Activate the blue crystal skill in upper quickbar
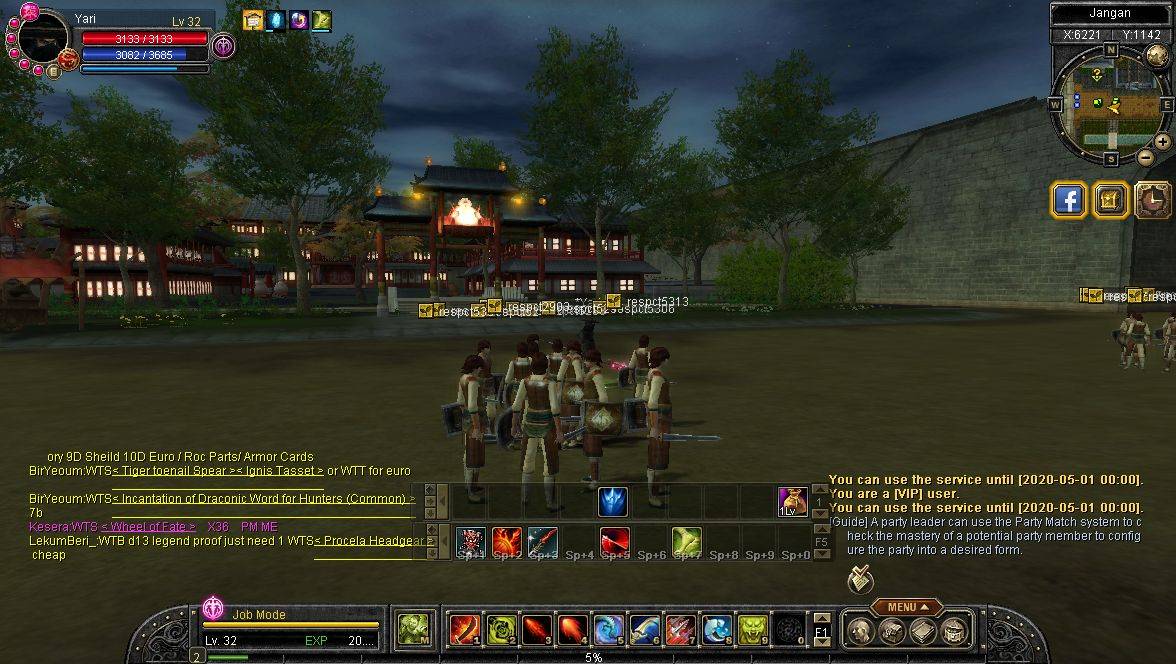1176x664 pixels. click(x=612, y=501)
